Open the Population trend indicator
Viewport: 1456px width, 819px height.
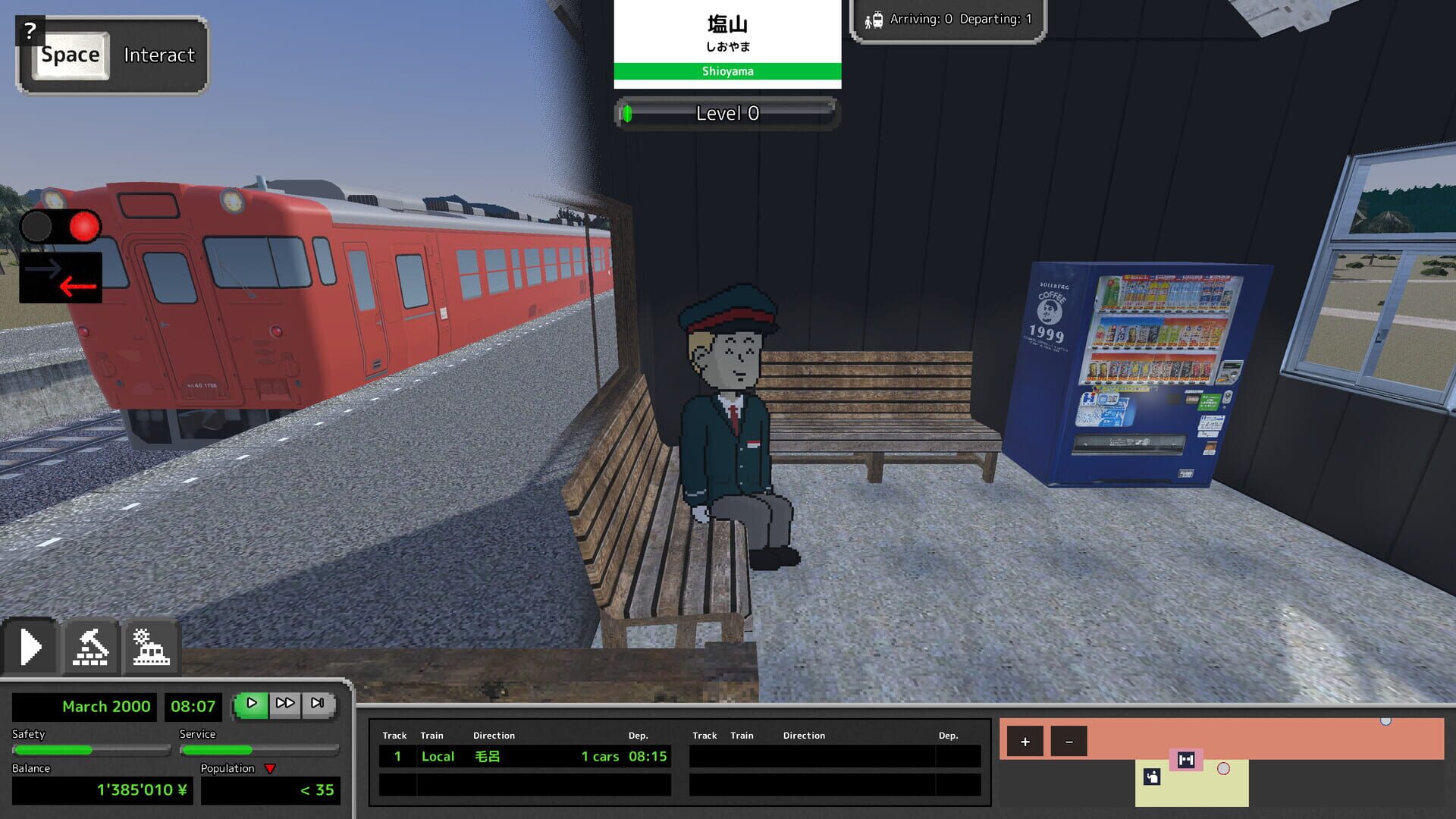(x=271, y=768)
